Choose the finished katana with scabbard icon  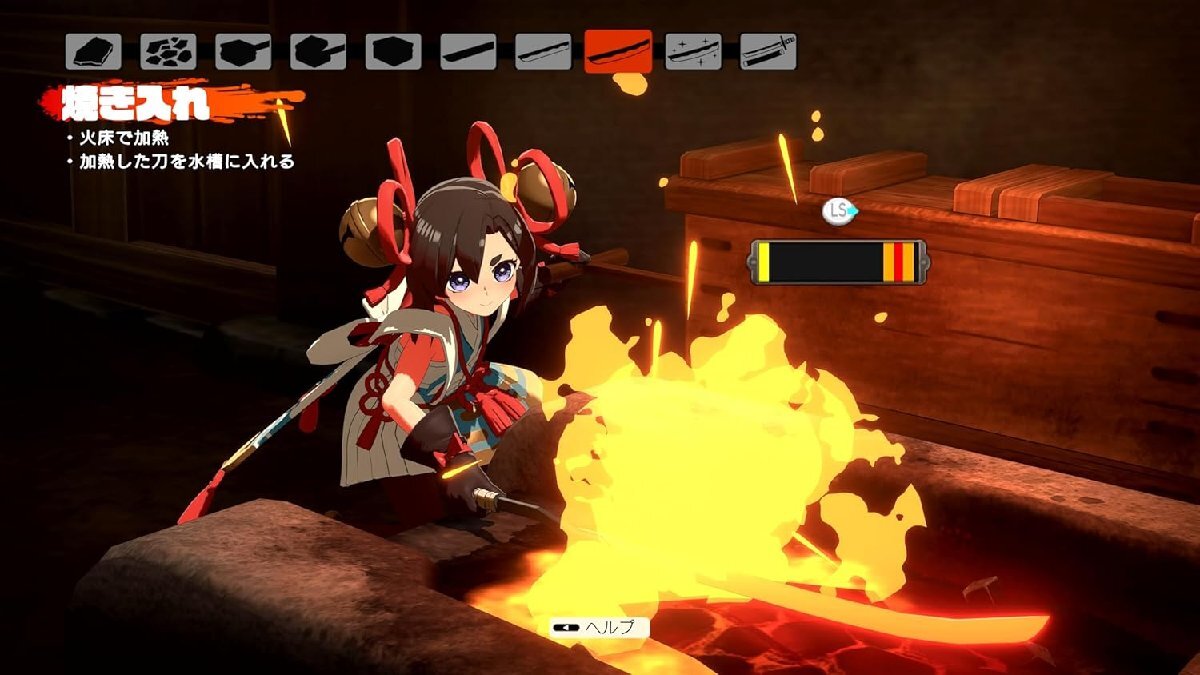click(768, 51)
